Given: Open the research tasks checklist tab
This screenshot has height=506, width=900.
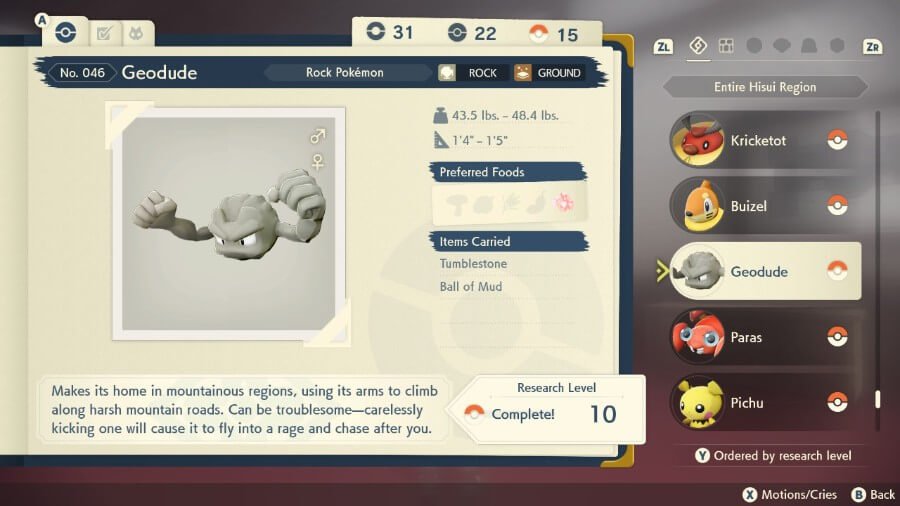Looking at the screenshot, I should pyautogui.click(x=103, y=34).
